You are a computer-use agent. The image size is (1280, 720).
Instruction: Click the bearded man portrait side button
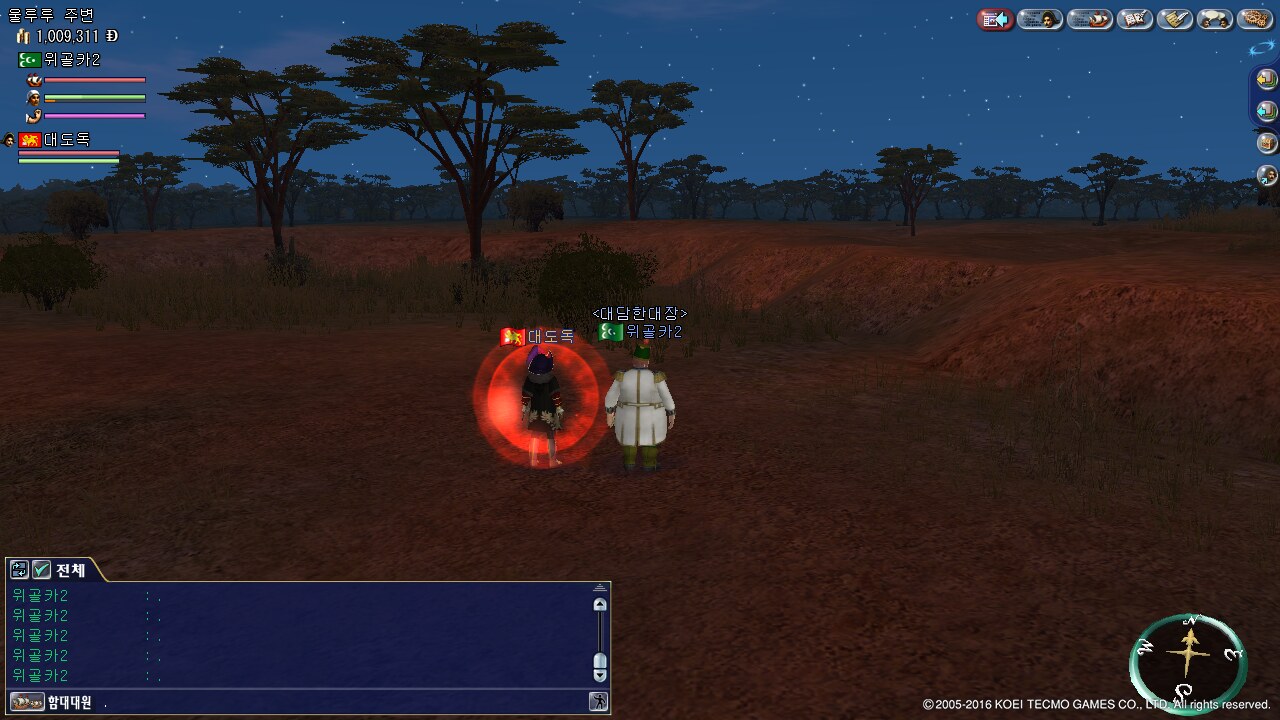(x=1267, y=175)
